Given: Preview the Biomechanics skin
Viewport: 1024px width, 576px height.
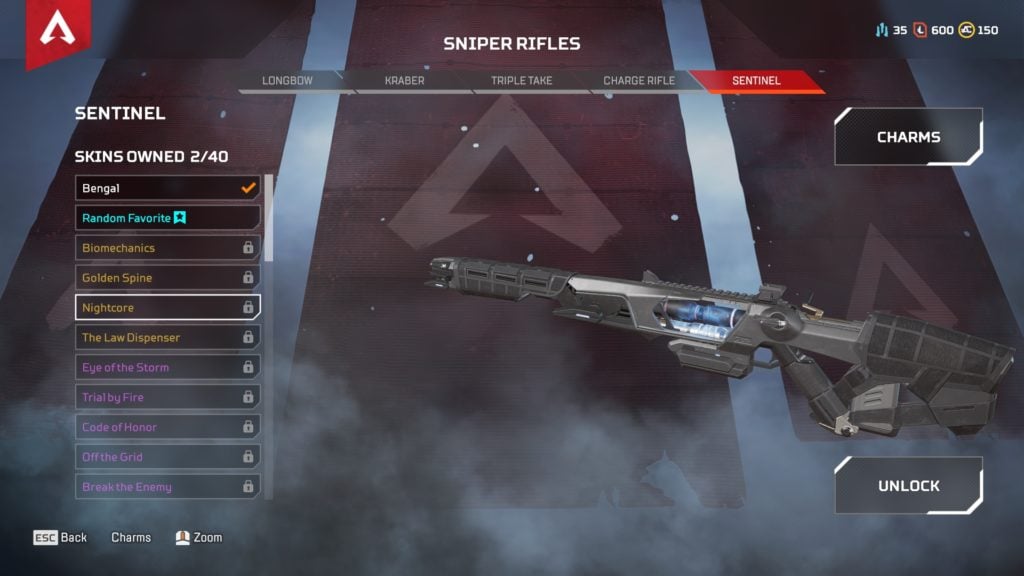Looking at the screenshot, I should [167, 248].
